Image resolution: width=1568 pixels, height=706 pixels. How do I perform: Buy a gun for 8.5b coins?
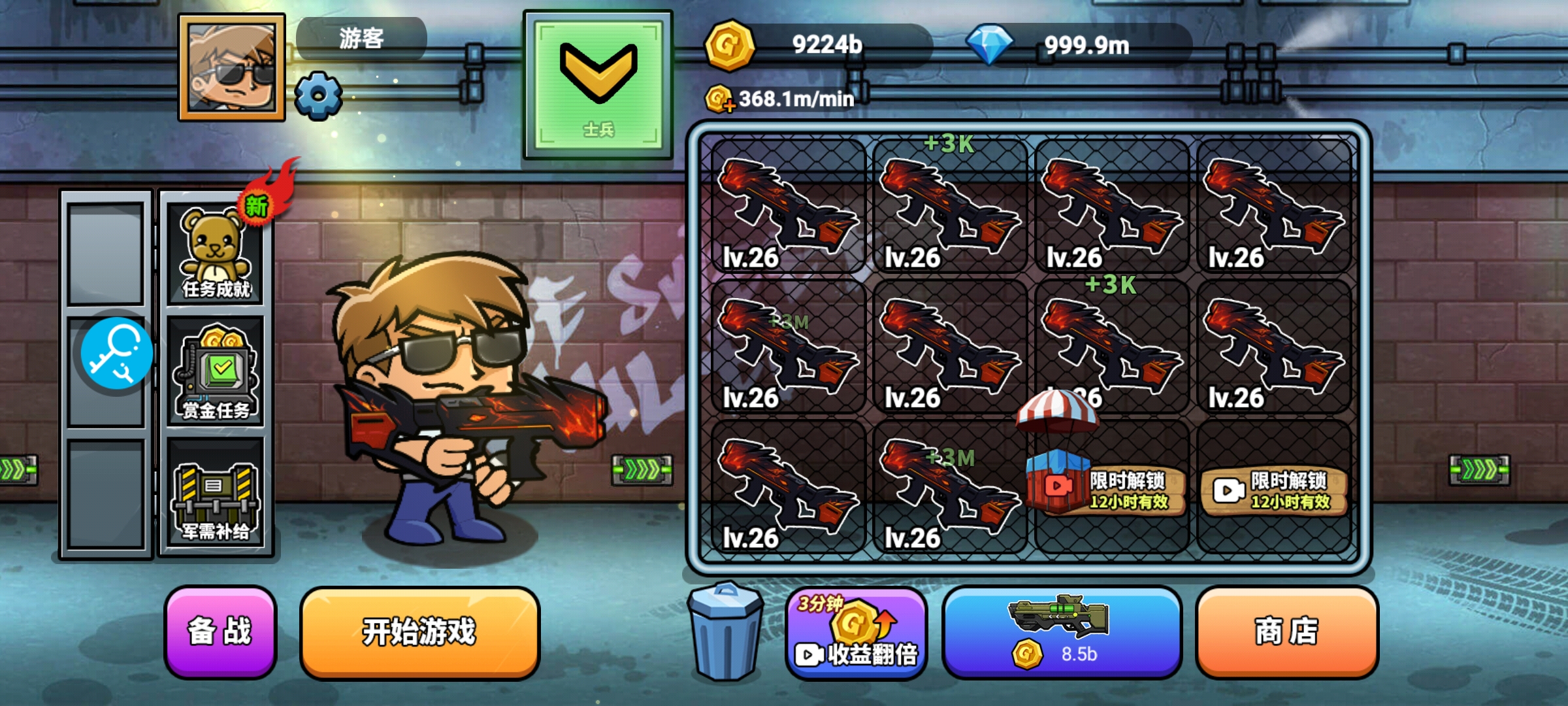[1061, 632]
